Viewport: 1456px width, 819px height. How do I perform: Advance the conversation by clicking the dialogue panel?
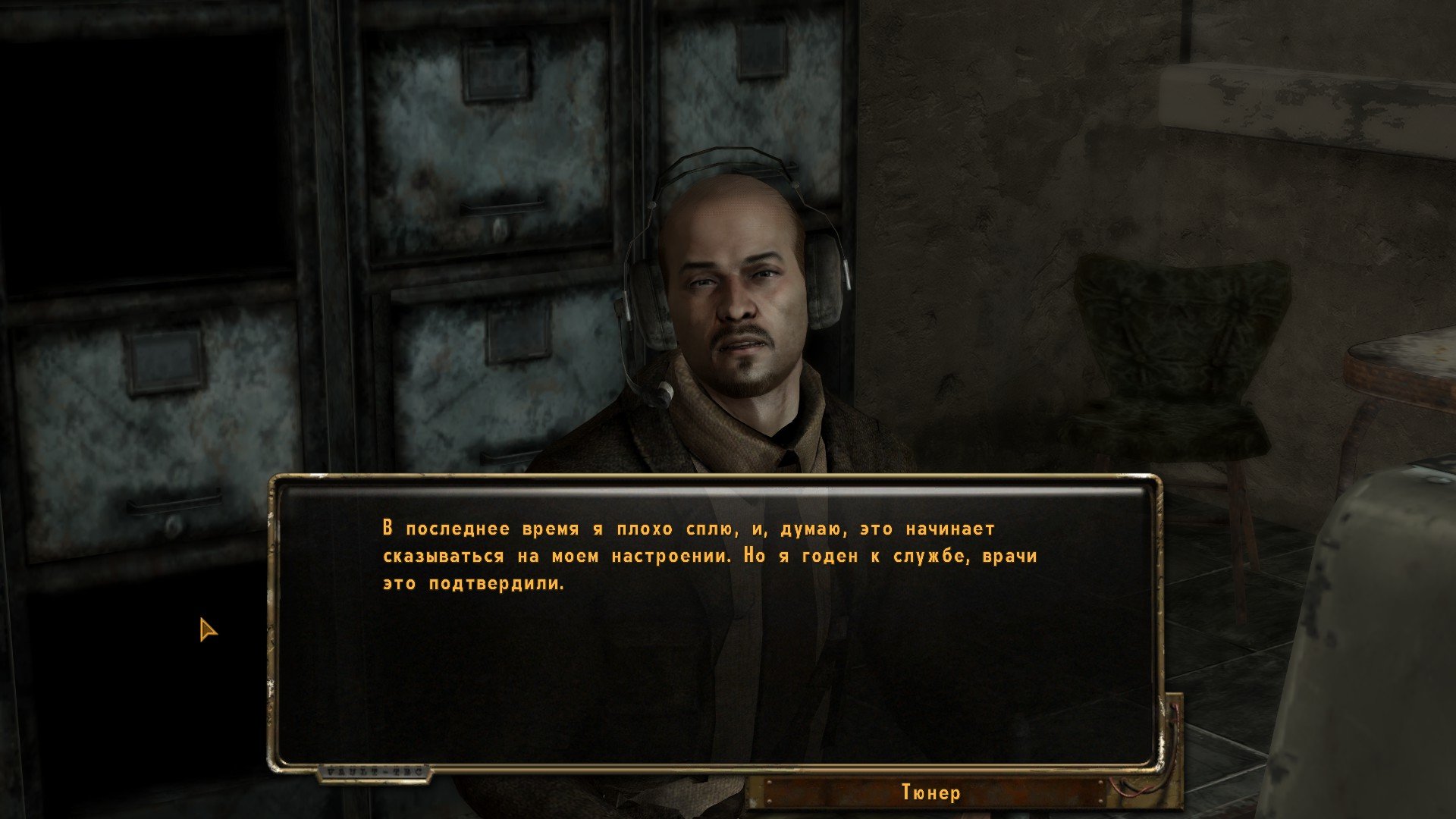tap(716, 622)
